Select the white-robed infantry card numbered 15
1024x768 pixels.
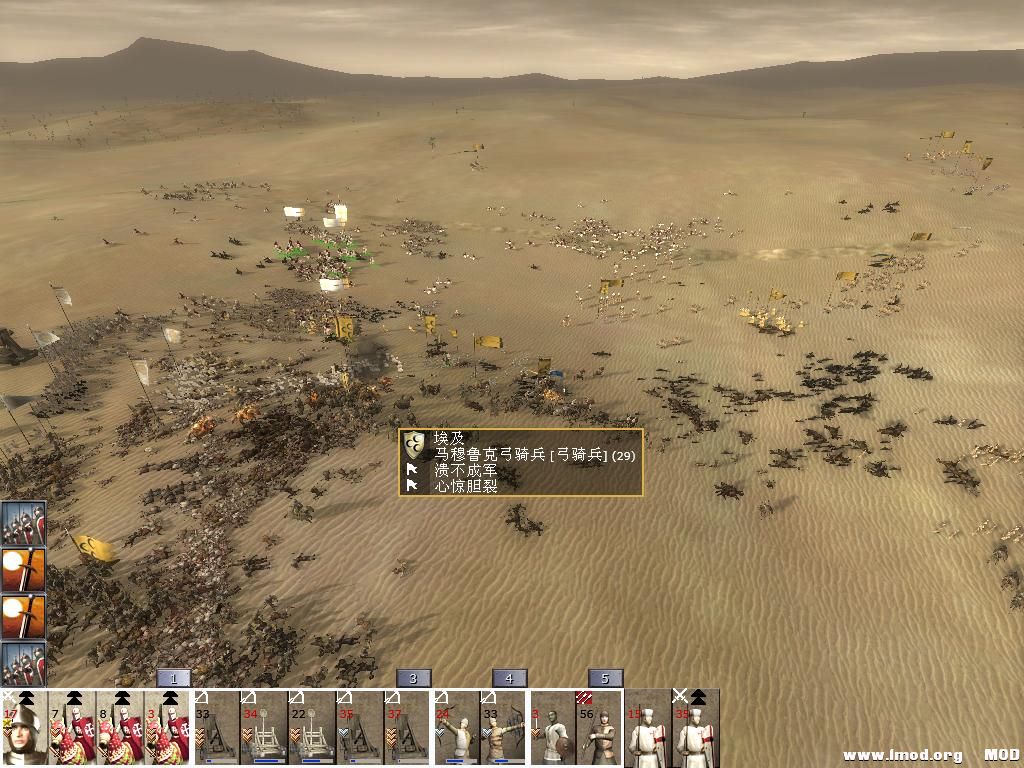coord(648,729)
